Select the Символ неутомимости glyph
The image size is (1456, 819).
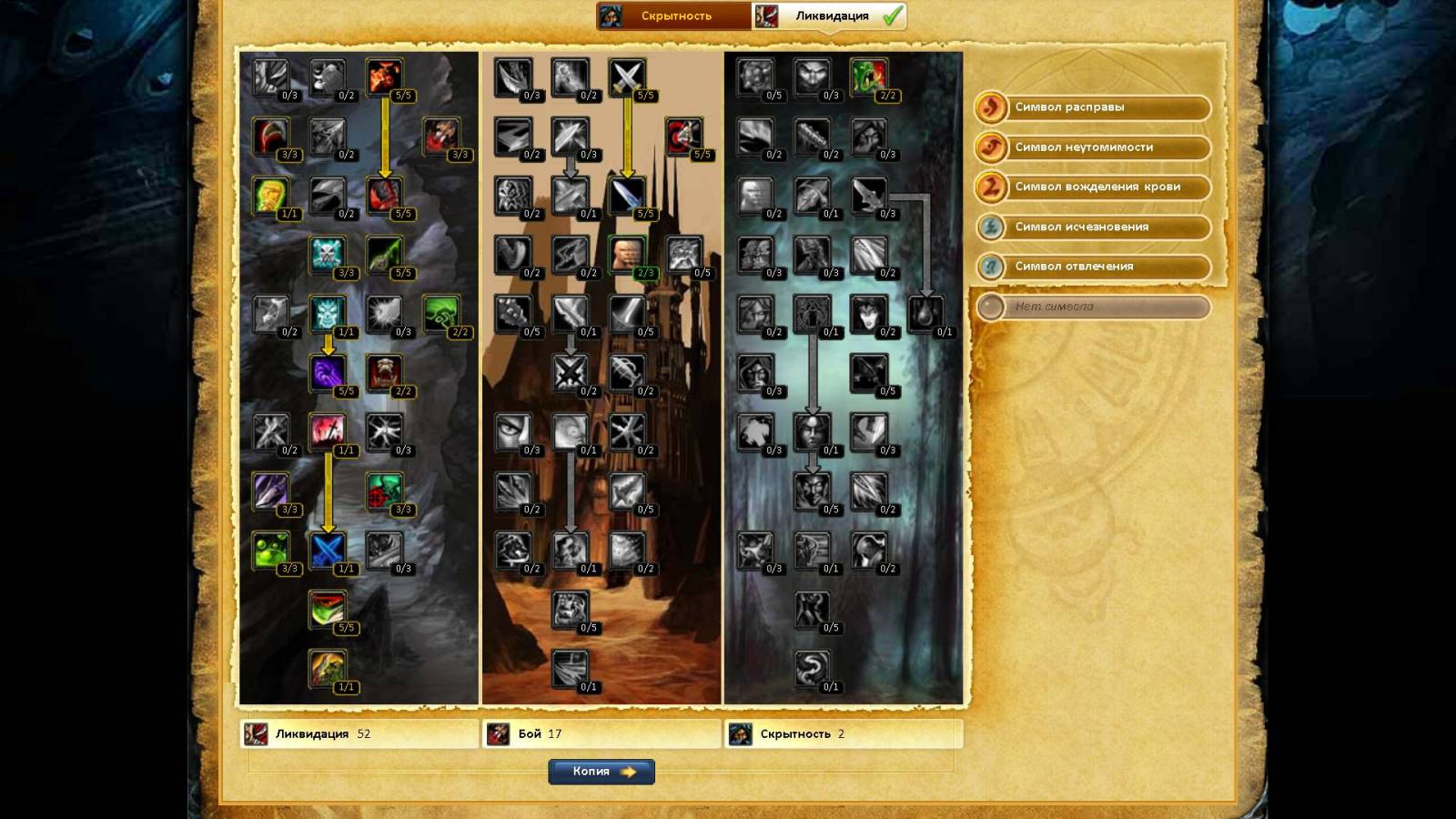(1092, 147)
